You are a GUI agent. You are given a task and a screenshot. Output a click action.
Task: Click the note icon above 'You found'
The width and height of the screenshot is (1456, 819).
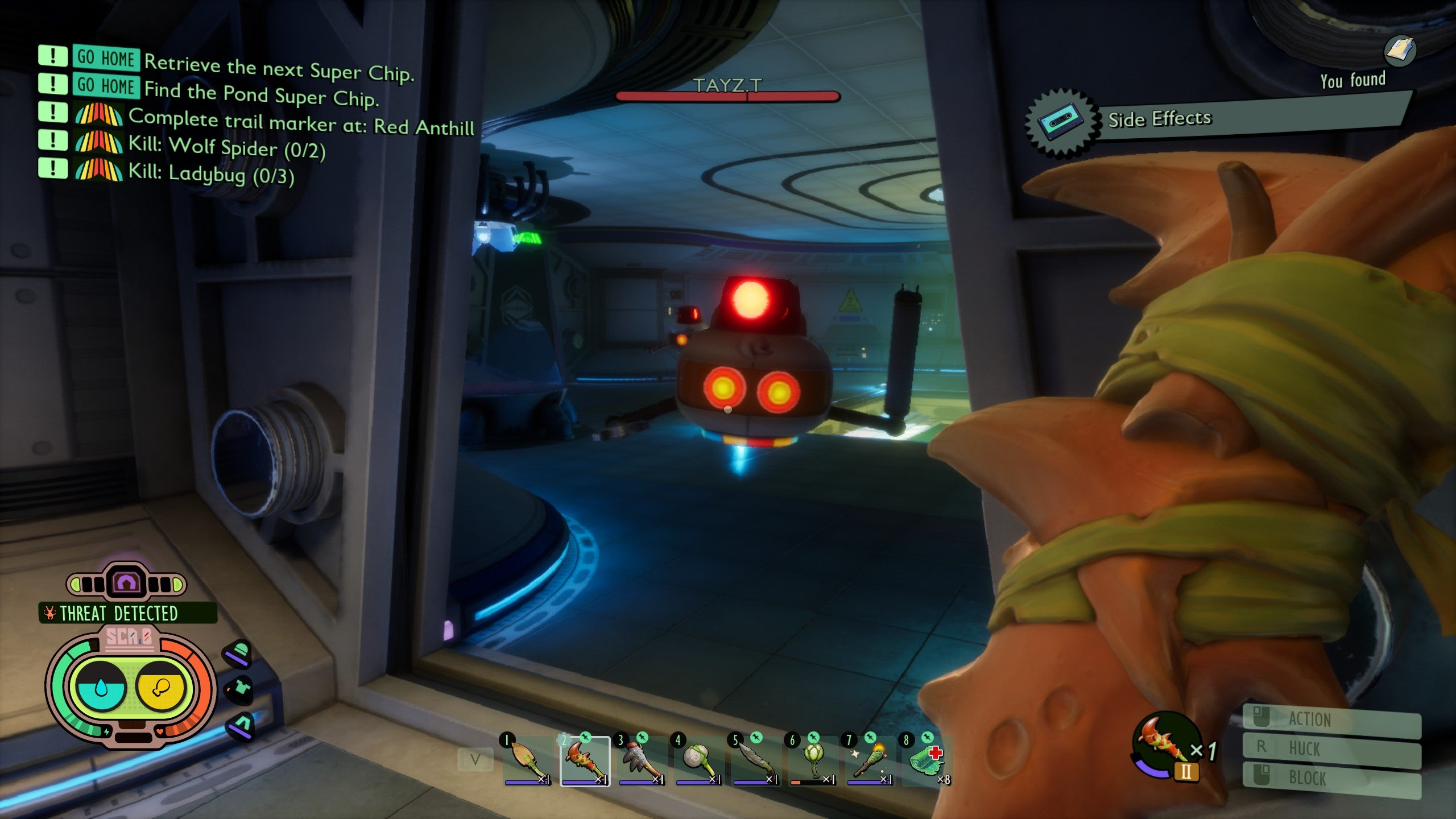tap(1399, 51)
